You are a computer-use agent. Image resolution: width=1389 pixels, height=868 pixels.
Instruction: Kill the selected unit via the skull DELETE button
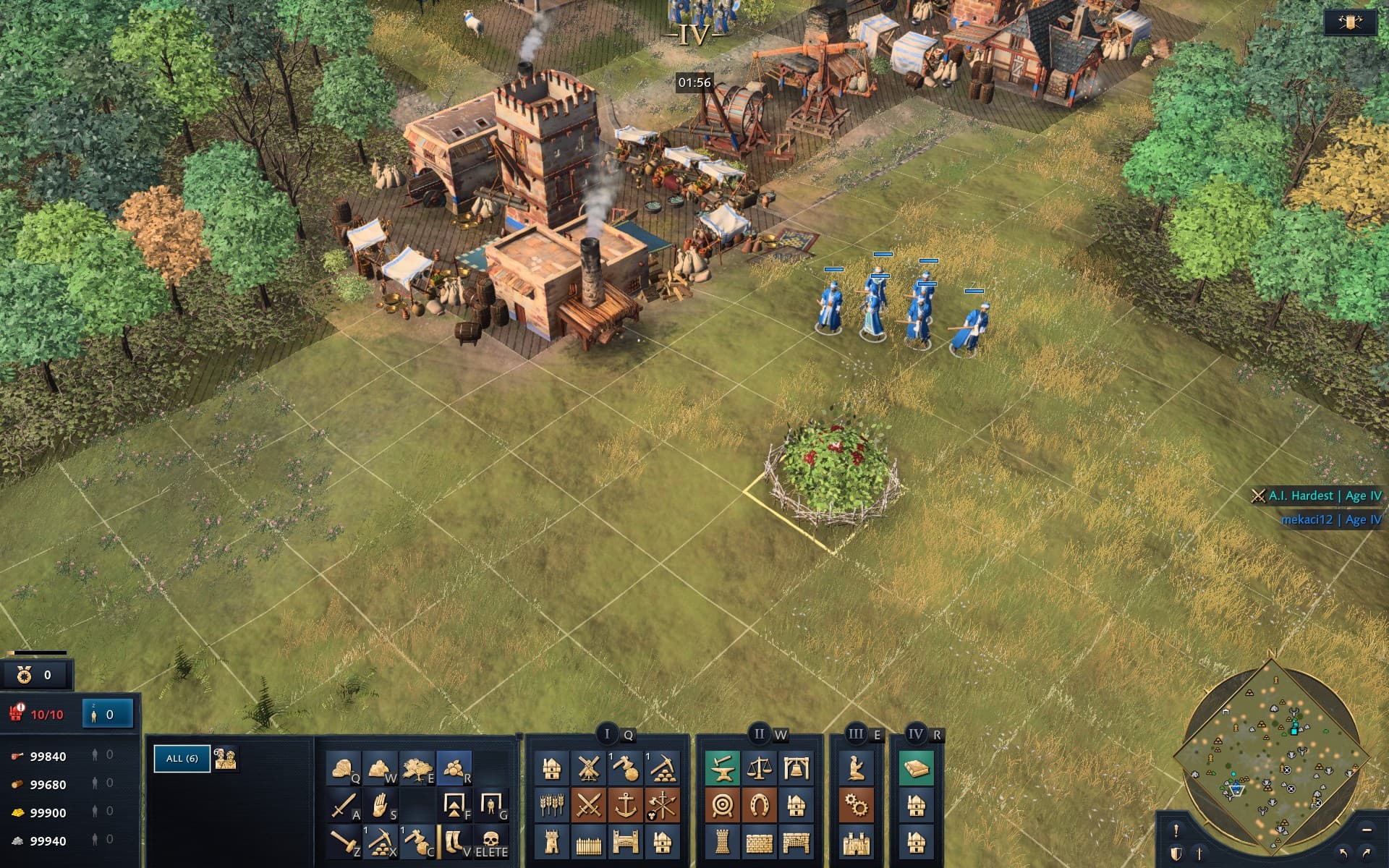491,840
